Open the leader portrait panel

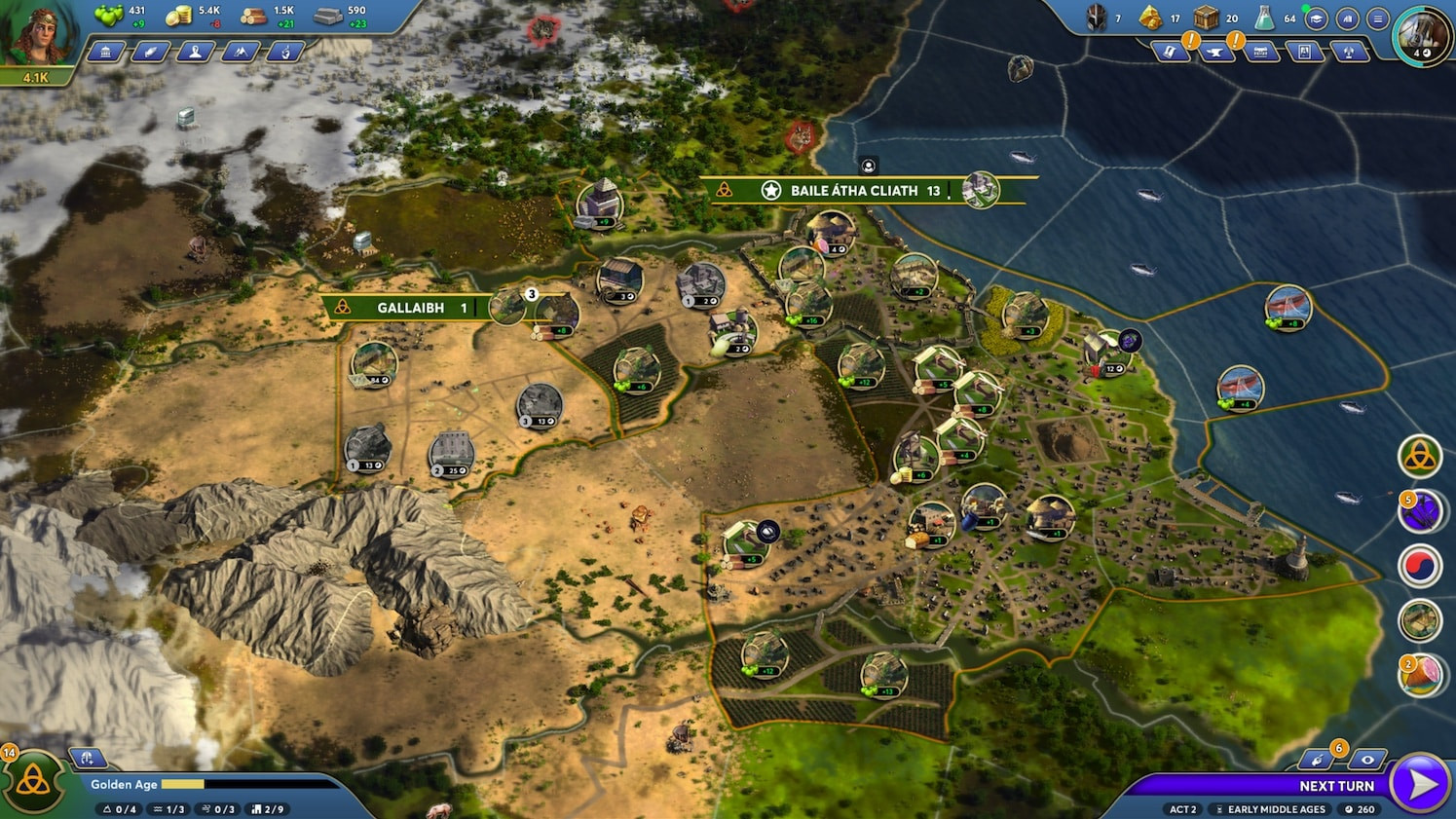click(37, 35)
